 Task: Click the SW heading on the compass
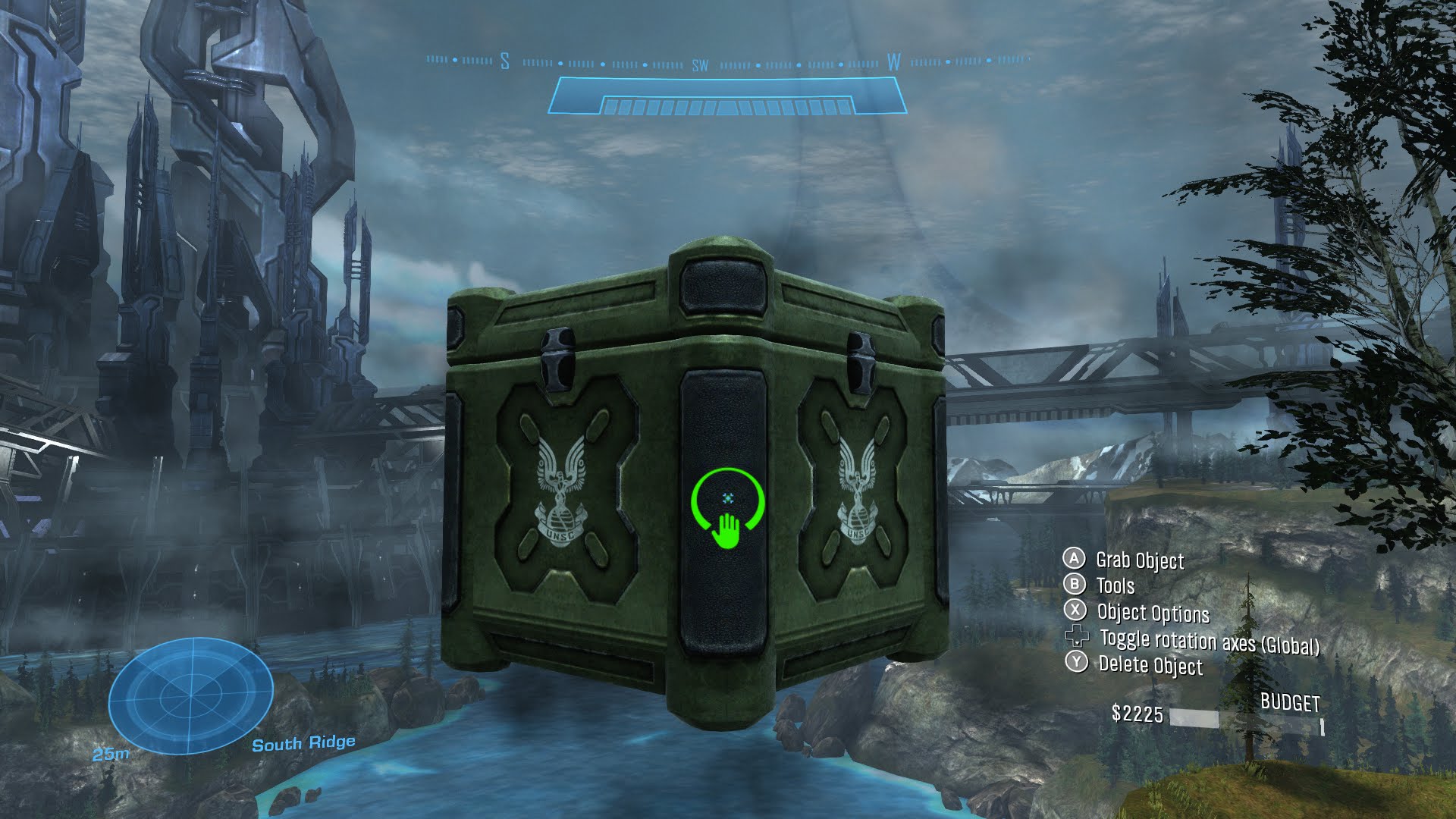pos(699,65)
